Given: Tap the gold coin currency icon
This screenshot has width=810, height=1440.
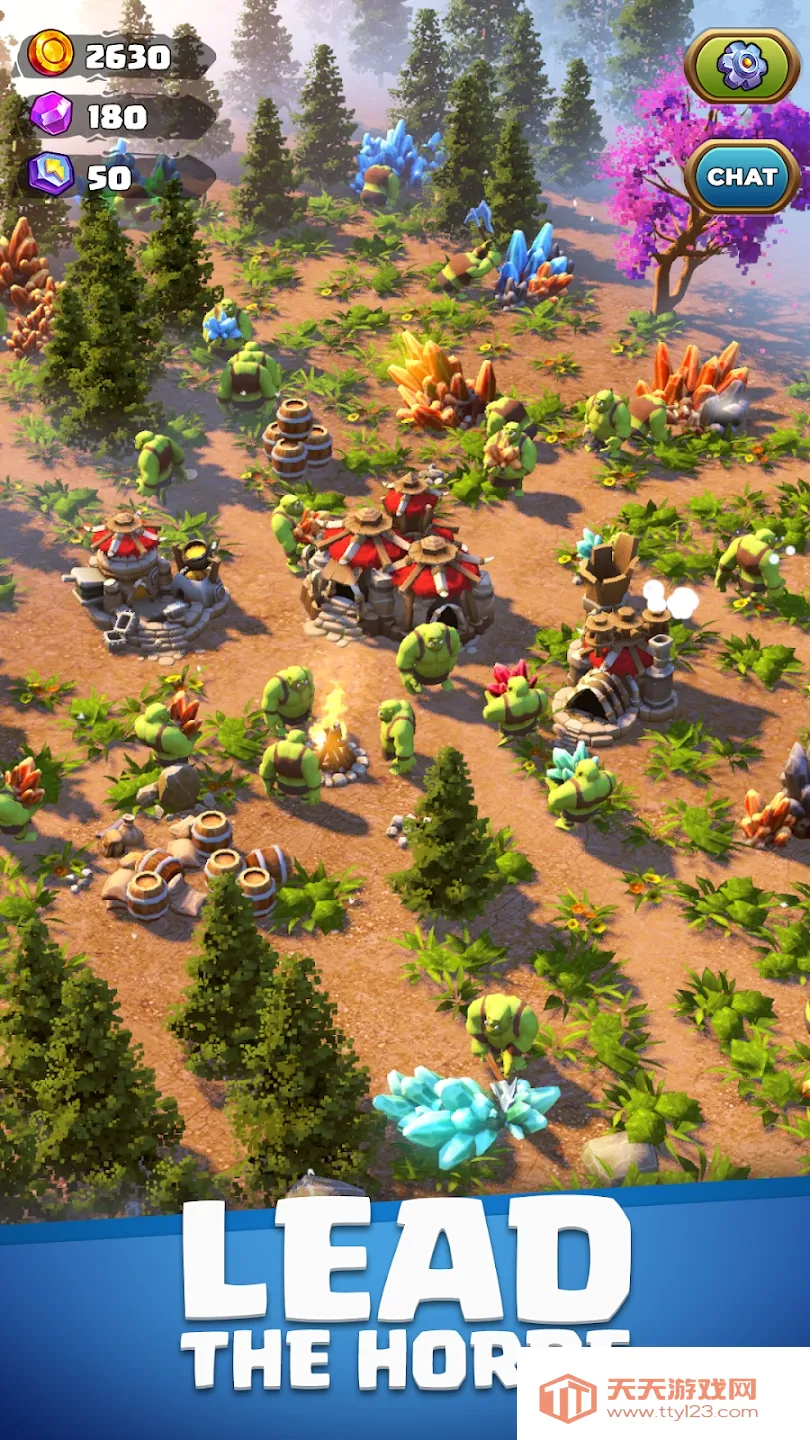Looking at the screenshot, I should click(x=51, y=54).
